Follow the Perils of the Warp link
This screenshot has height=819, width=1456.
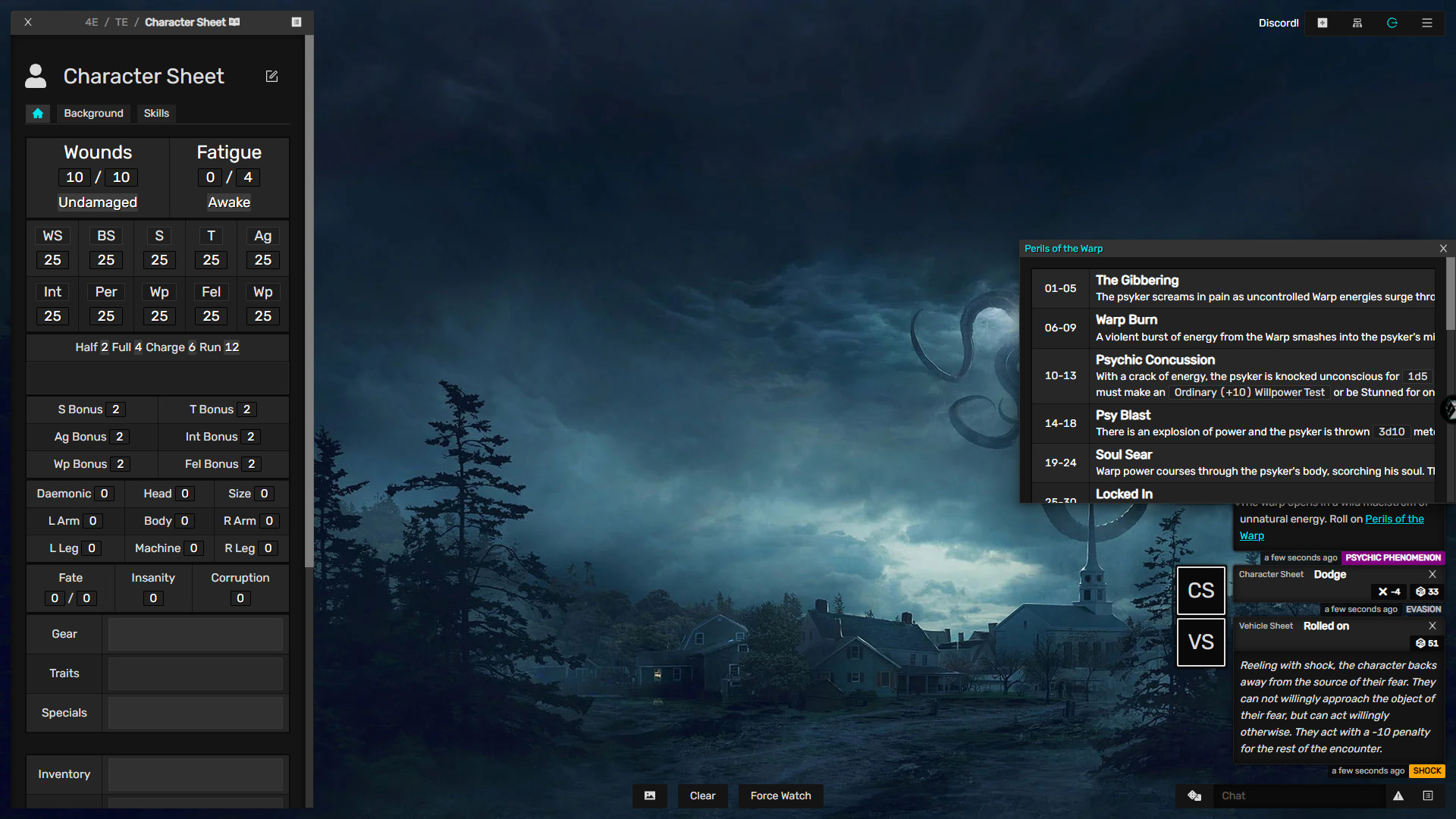[x=1395, y=519]
